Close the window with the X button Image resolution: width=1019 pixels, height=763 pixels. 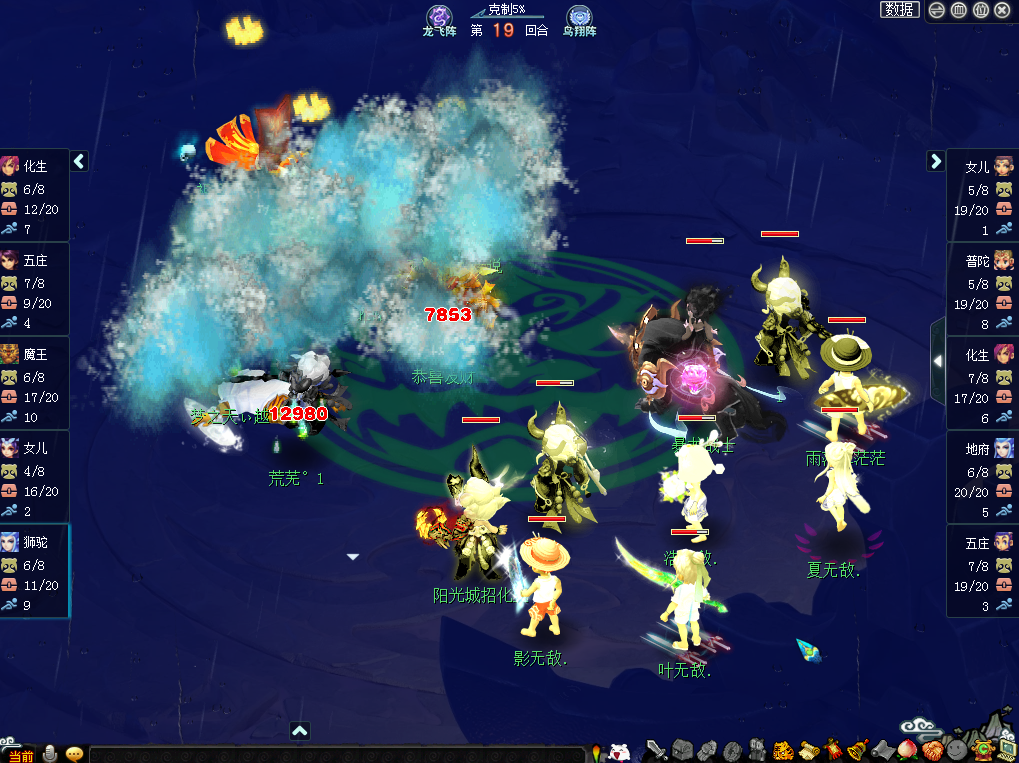coord(1003,10)
